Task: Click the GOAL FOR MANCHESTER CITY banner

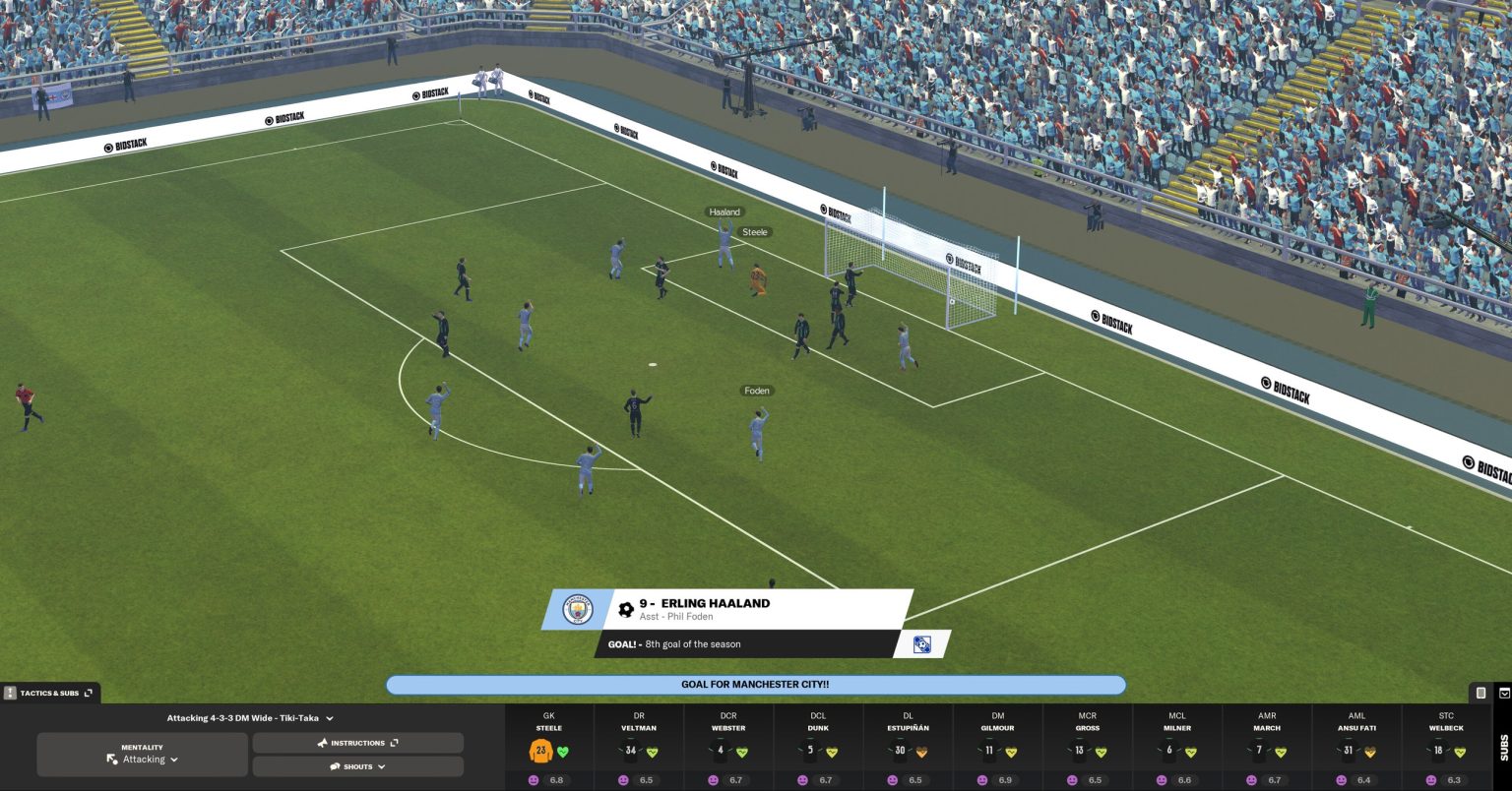Action: click(x=756, y=684)
